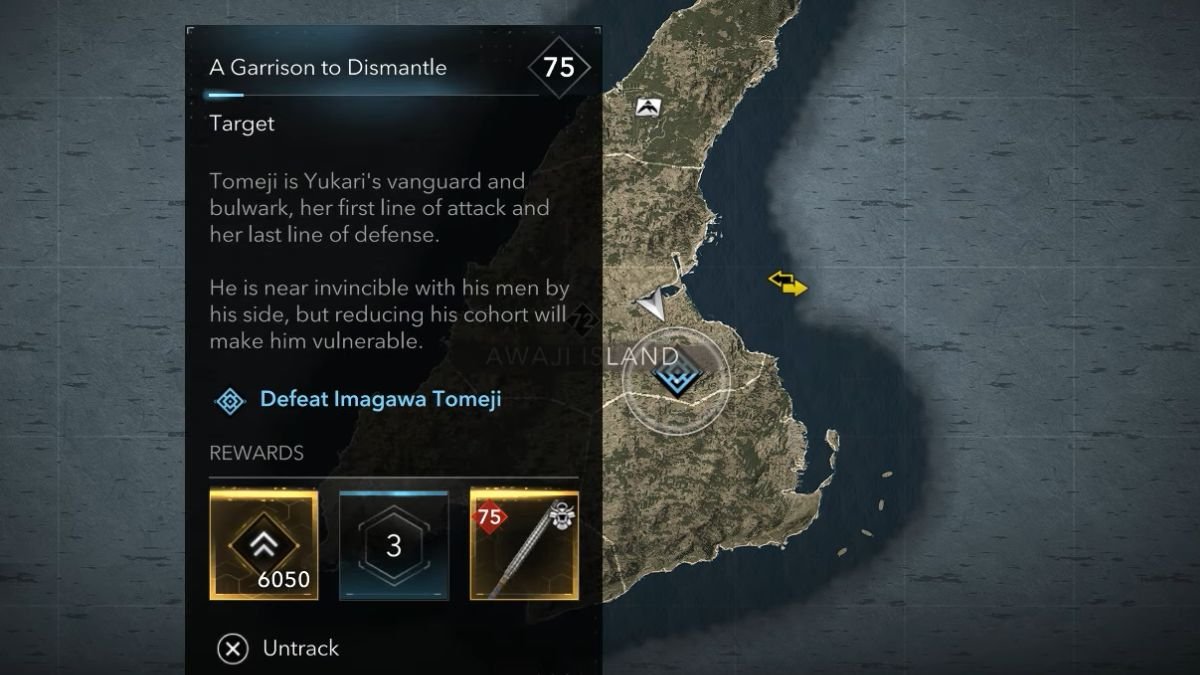Untrack the A Garrison to Dismantle quest
Screen dimensions: 1200x675
[x=279, y=649]
